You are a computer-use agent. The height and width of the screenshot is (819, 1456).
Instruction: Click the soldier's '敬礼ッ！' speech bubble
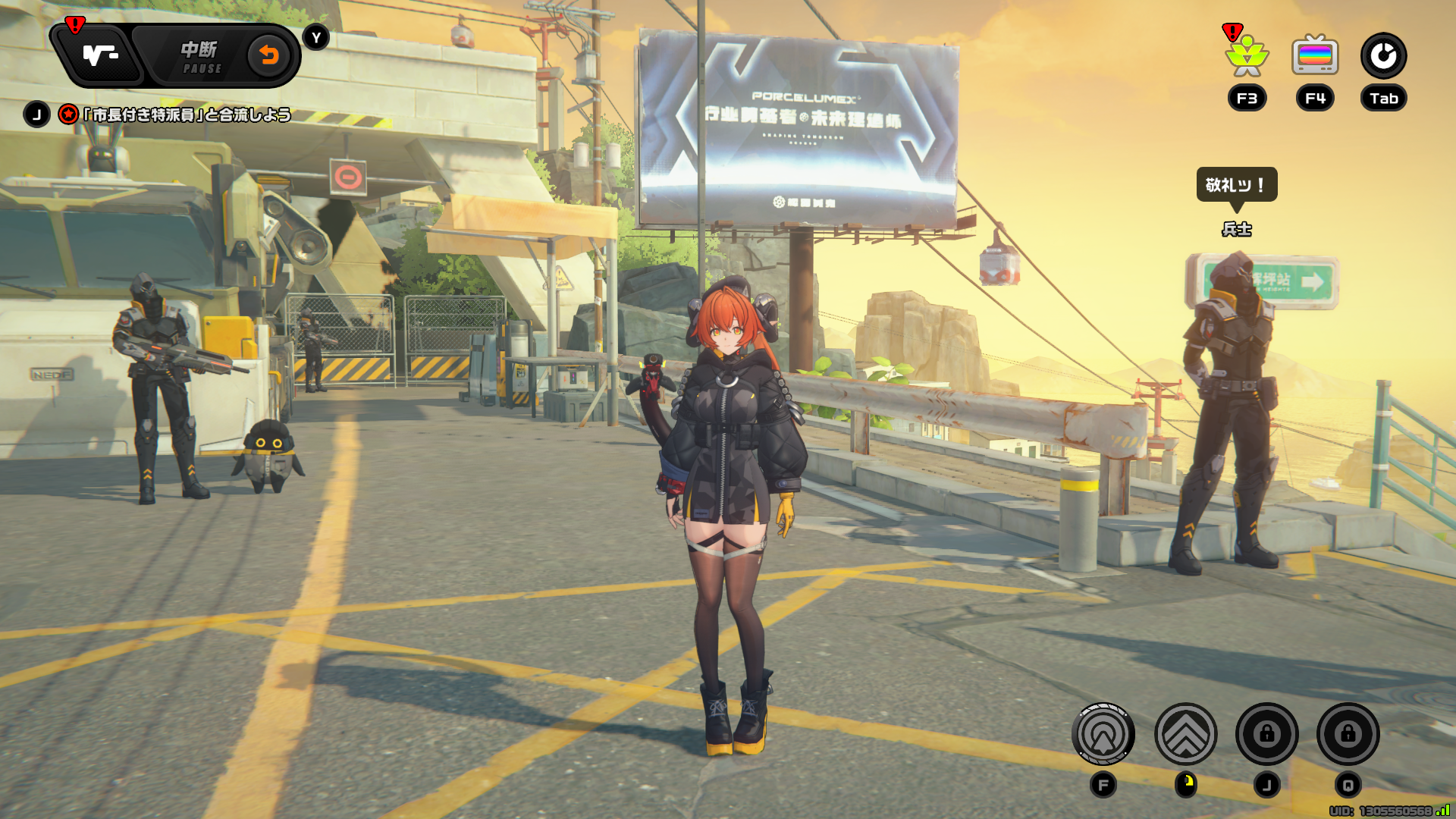pos(1236,185)
